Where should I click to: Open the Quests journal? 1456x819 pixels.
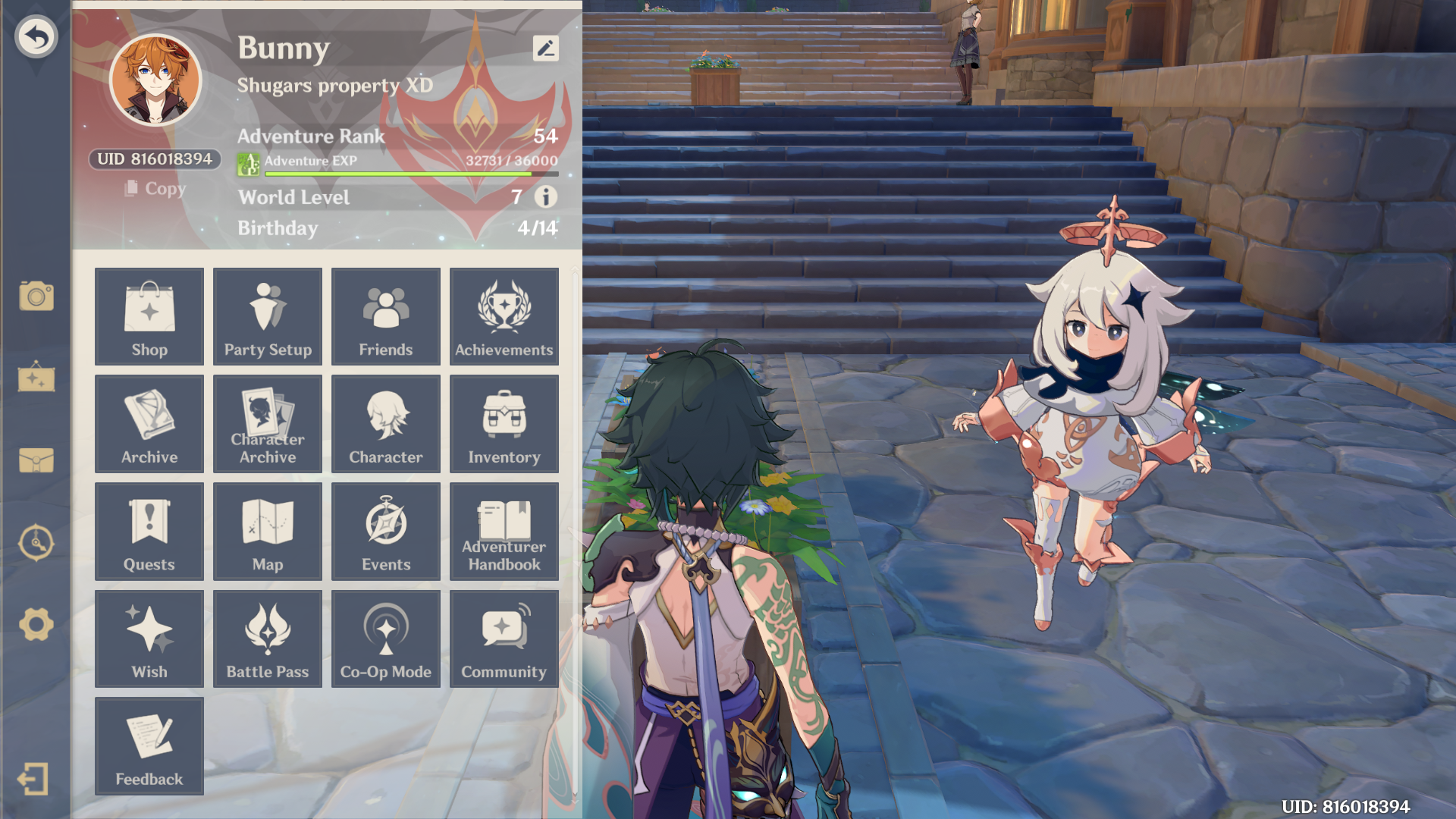[149, 531]
